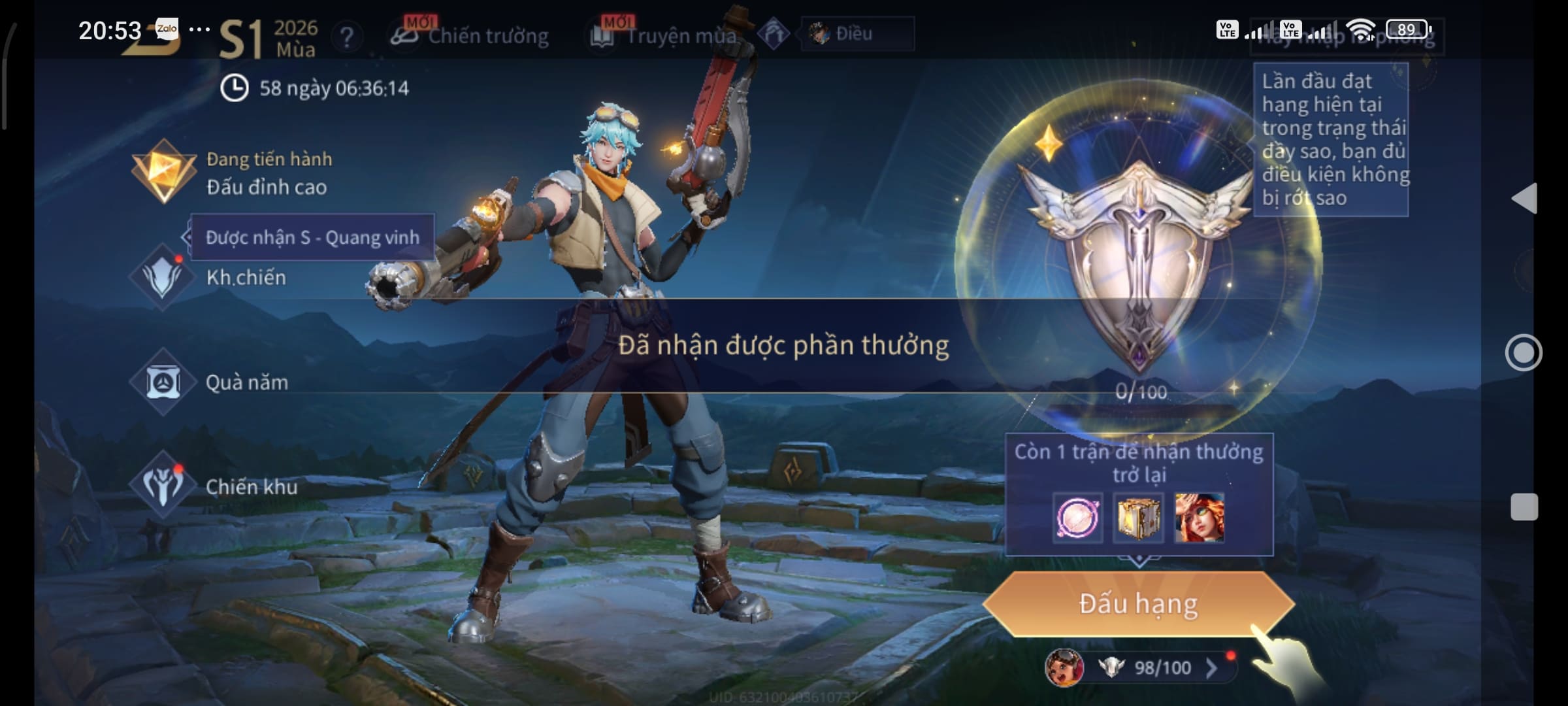Open Truyện mùa season story
Viewport: 1568px width, 706px height.
[x=665, y=35]
